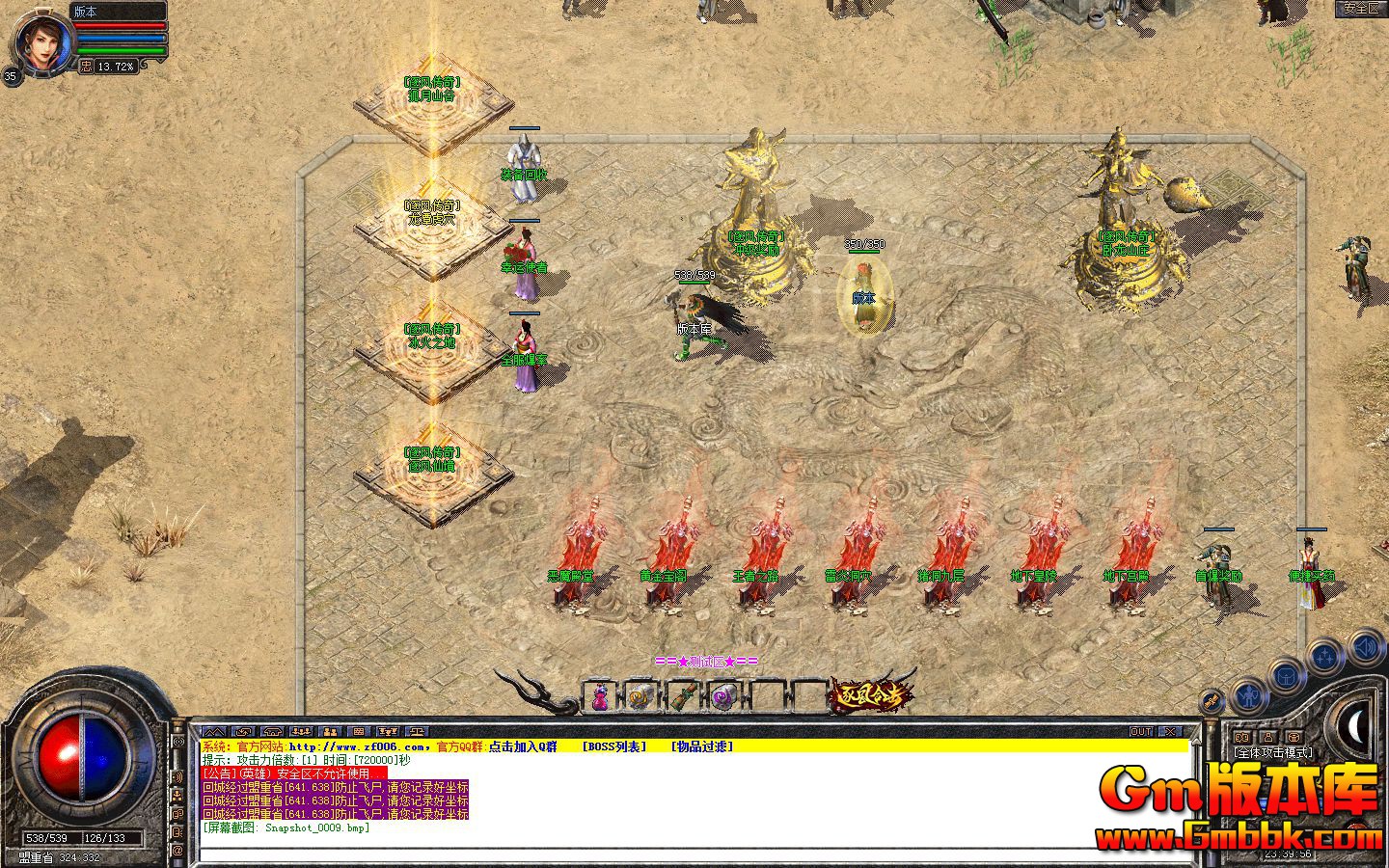Toggle the small person button under the round icons
The image size is (1389, 868).
[1266, 737]
